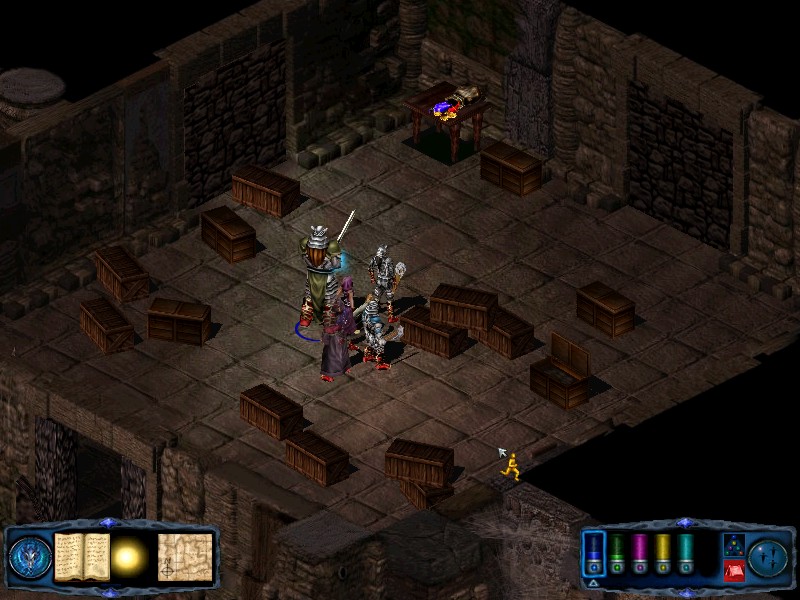Screen dimensions: 800x600
Task: Open the journal book
Action: coord(81,555)
